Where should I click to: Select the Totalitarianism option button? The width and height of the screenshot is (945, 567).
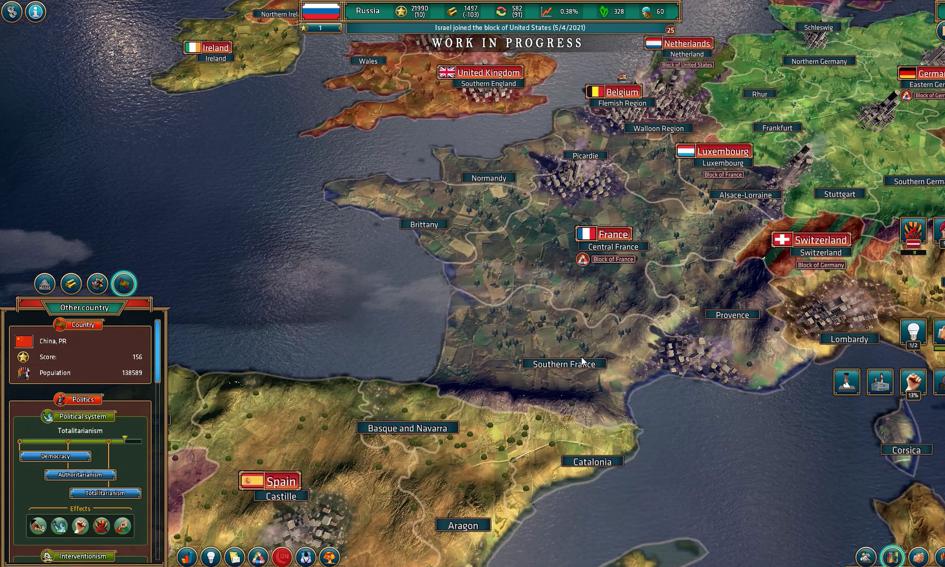(105, 493)
